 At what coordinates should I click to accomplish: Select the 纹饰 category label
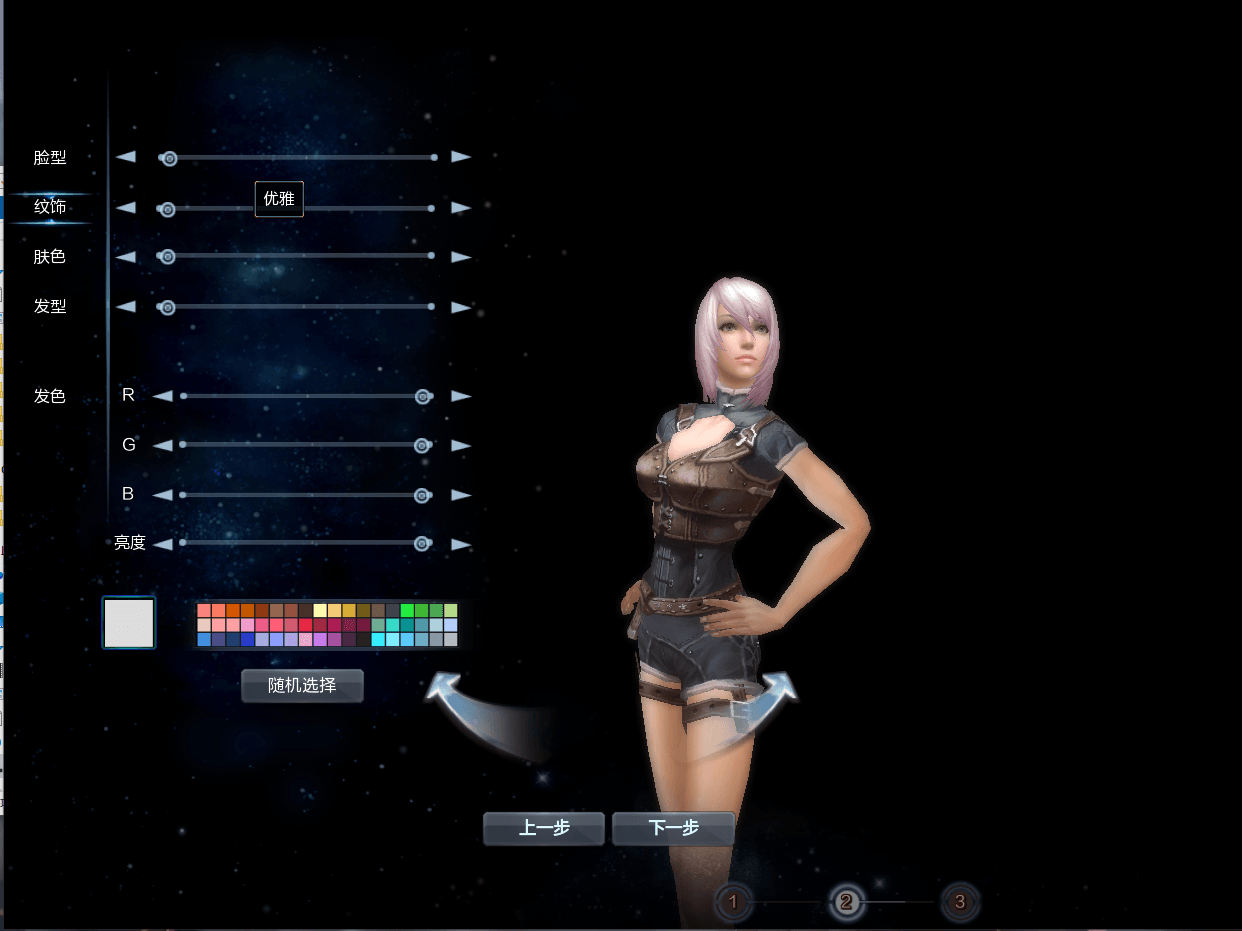[x=50, y=207]
